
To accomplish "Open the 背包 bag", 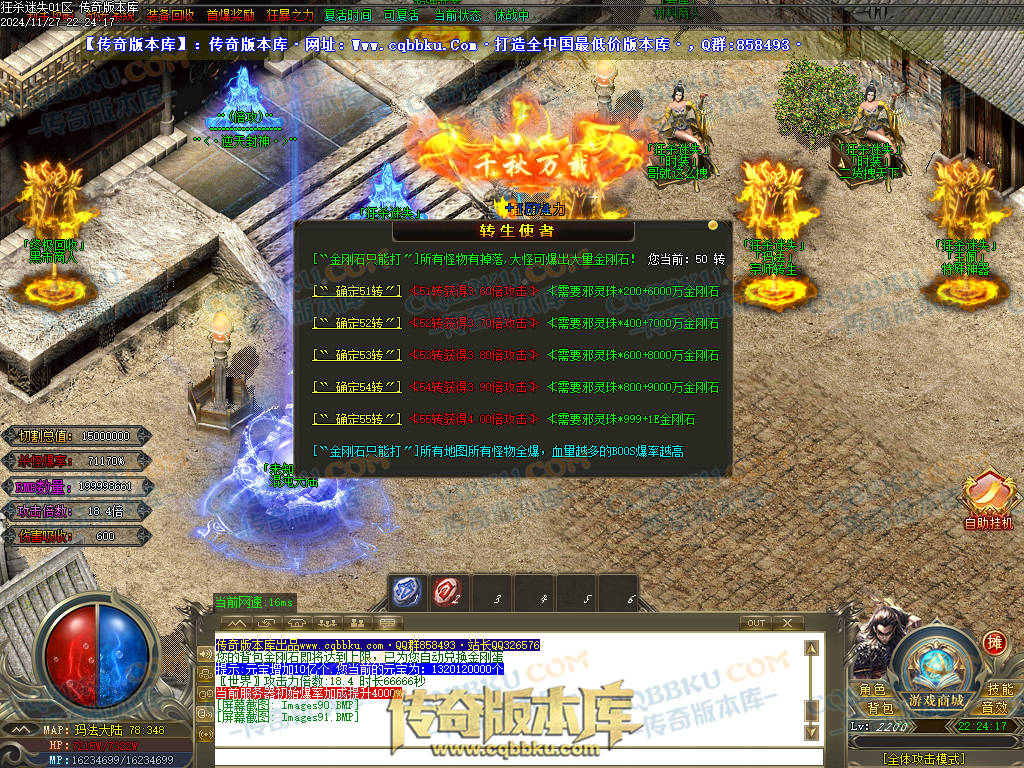I will (880, 708).
